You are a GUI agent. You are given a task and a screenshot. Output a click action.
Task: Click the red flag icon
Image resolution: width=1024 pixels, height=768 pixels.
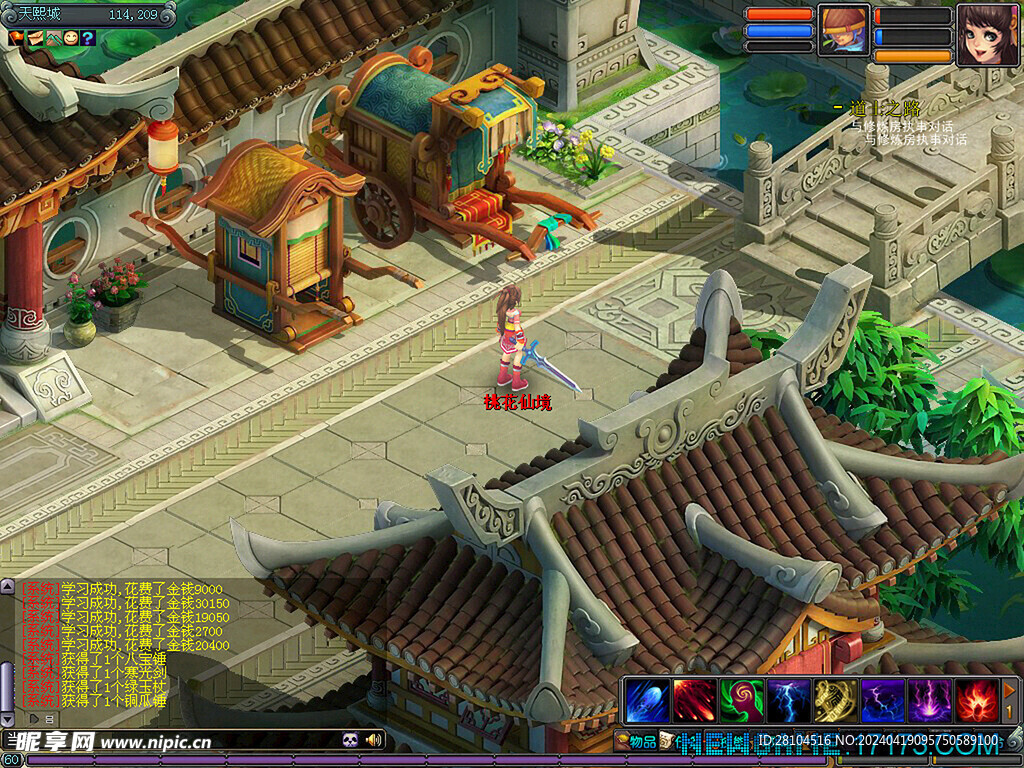[x=16, y=38]
